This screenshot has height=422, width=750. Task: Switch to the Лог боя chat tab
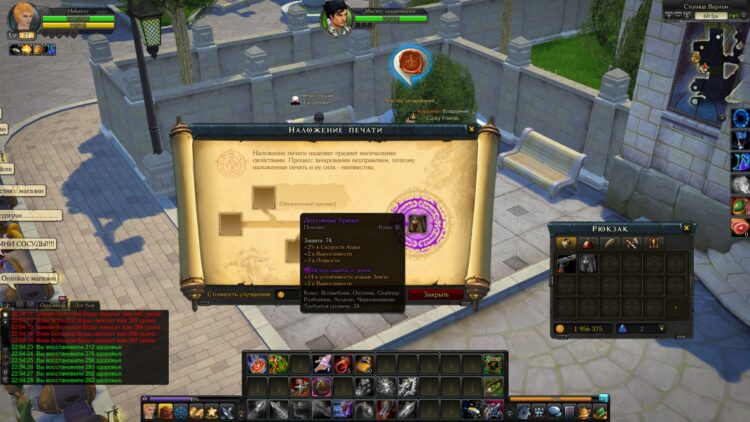[85, 304]
